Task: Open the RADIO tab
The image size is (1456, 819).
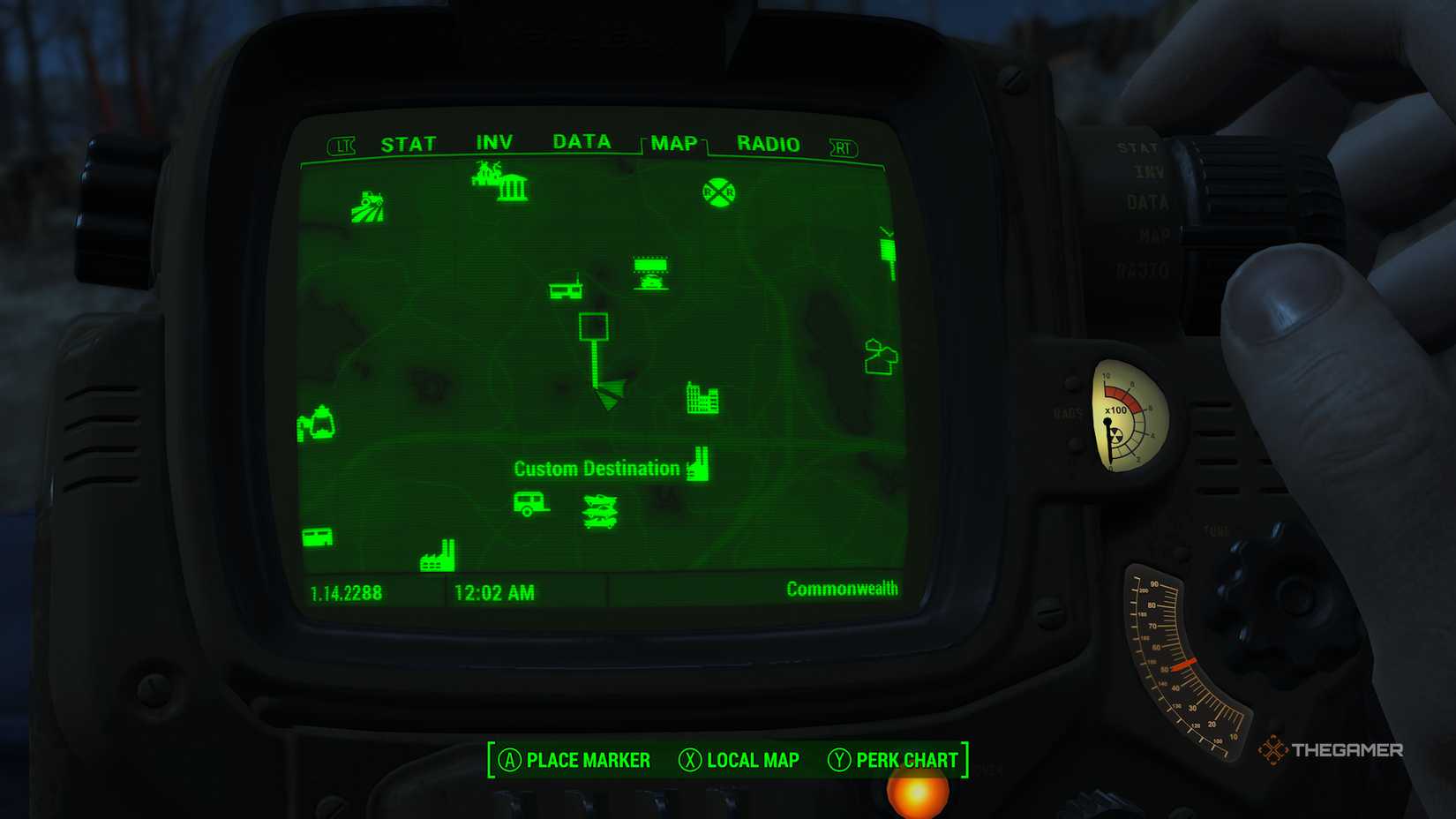Action: pyautogui.click(x=768, y=144)
